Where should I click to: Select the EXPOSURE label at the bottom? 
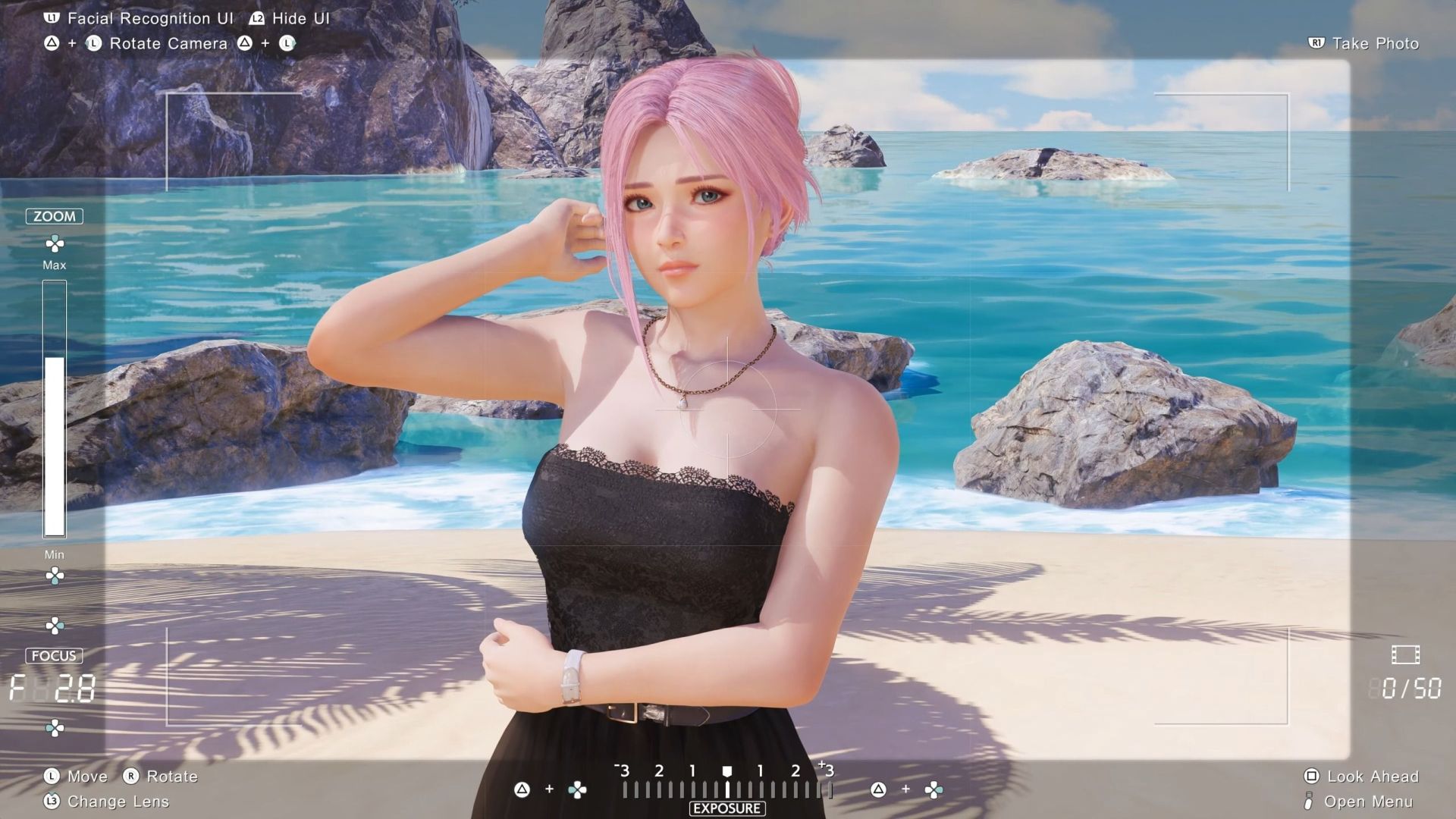[726, 808]
